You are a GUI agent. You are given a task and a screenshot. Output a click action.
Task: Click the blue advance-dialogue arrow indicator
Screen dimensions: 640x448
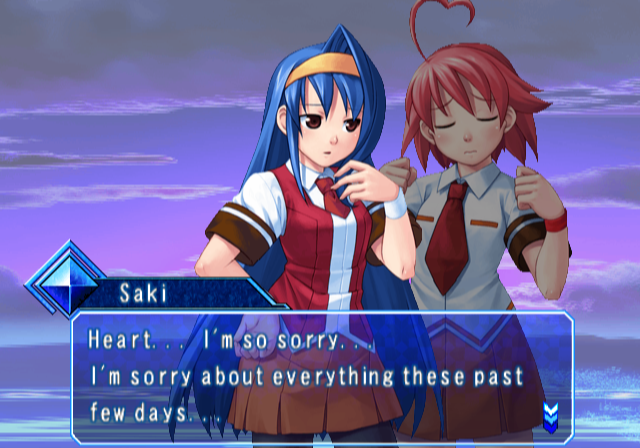pos(549,414)
